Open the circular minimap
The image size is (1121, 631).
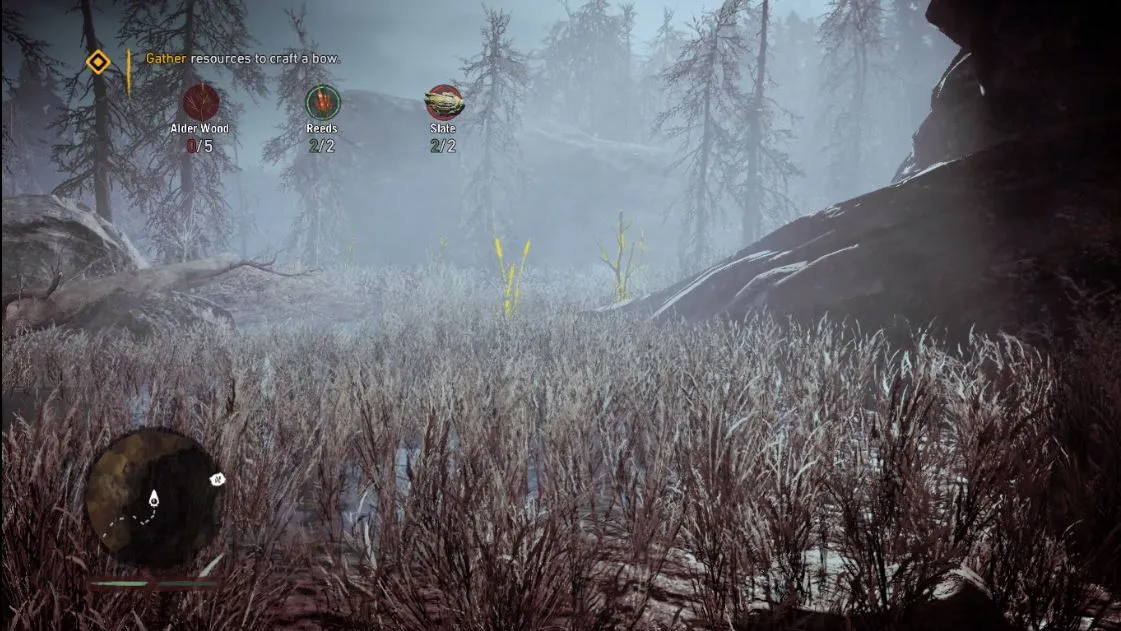[x=152, y=497]
